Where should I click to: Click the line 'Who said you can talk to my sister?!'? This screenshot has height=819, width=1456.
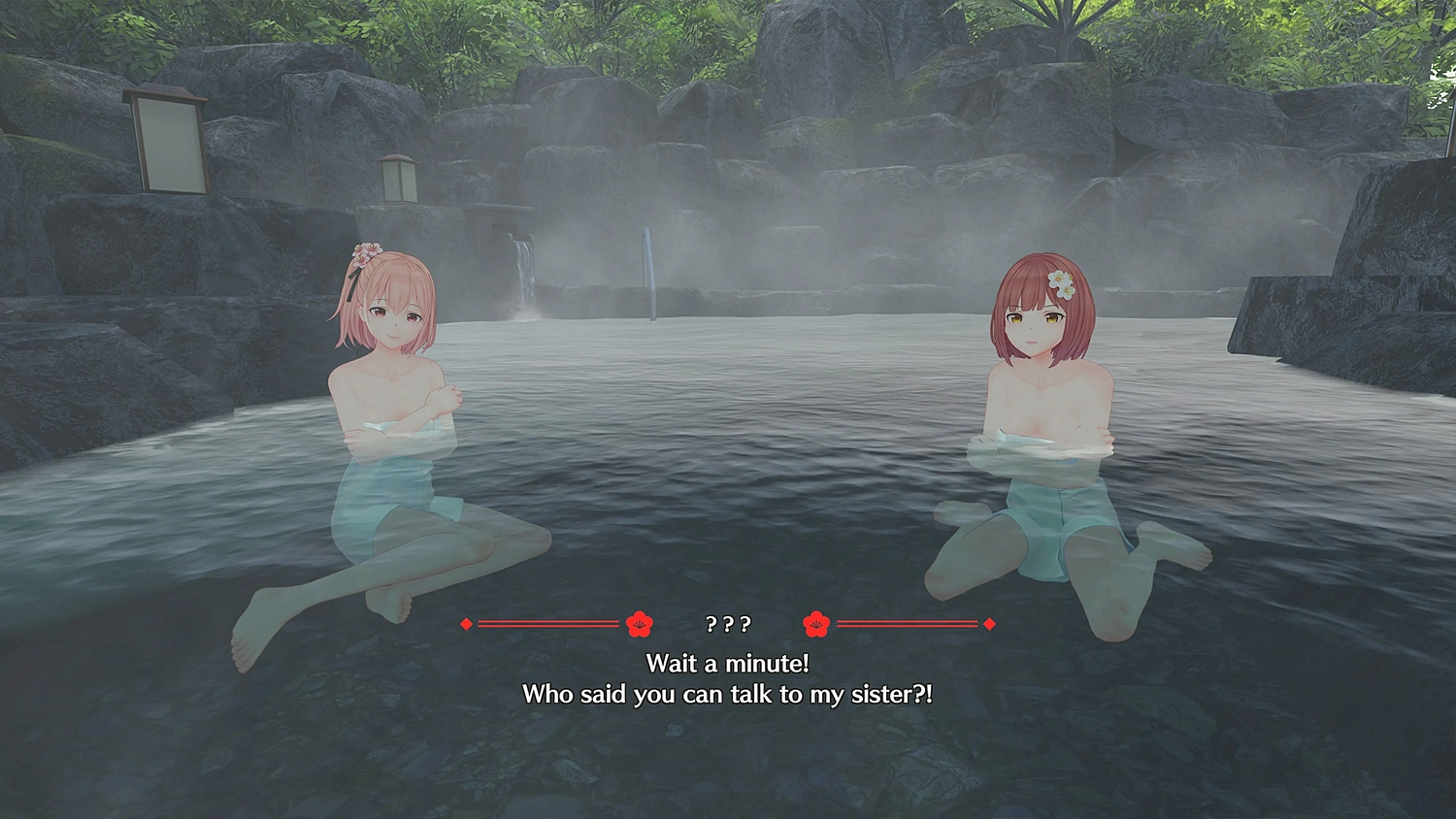728,694
